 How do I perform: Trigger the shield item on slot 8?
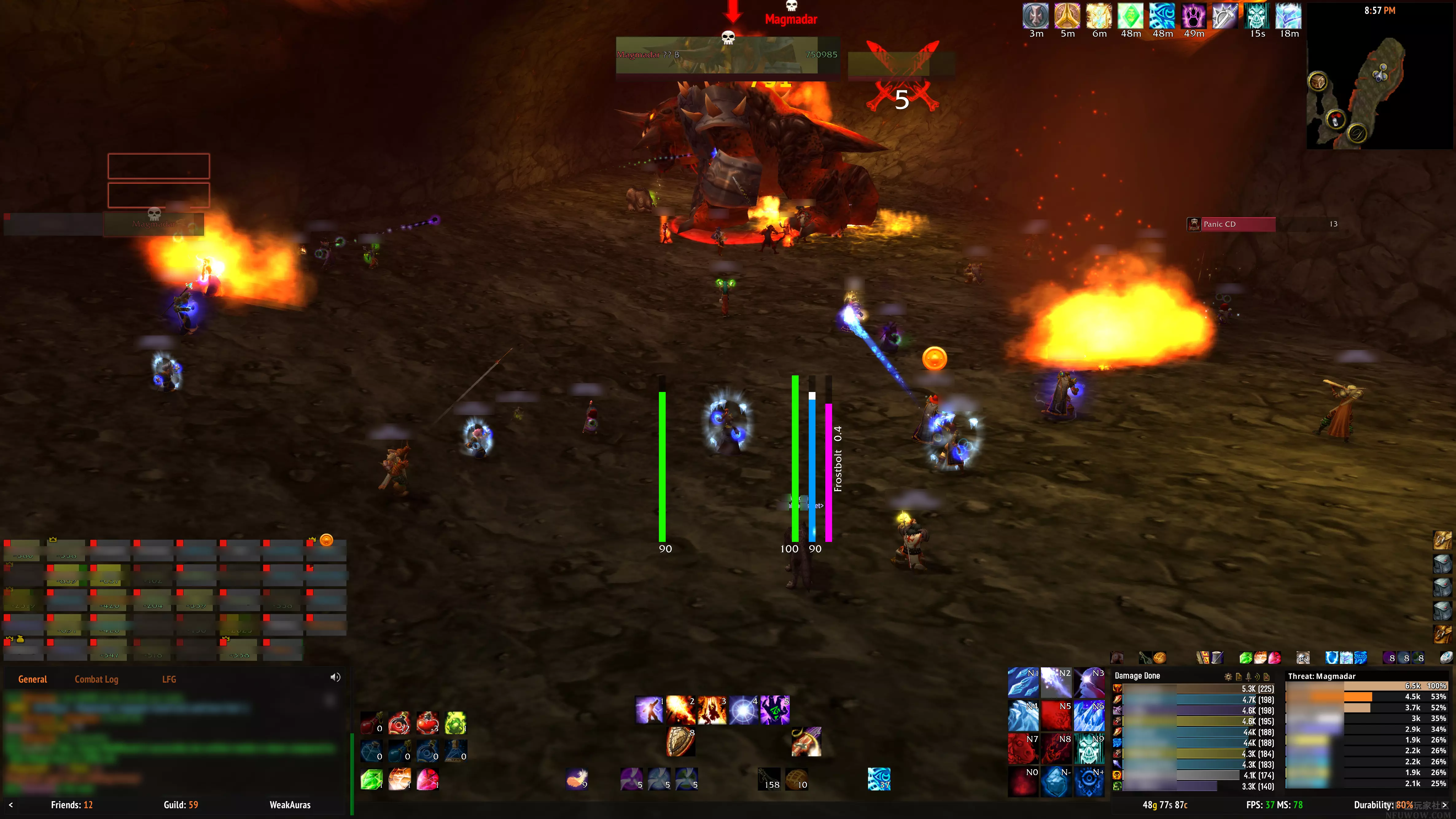pyautogui.click(x=680, y=742)
